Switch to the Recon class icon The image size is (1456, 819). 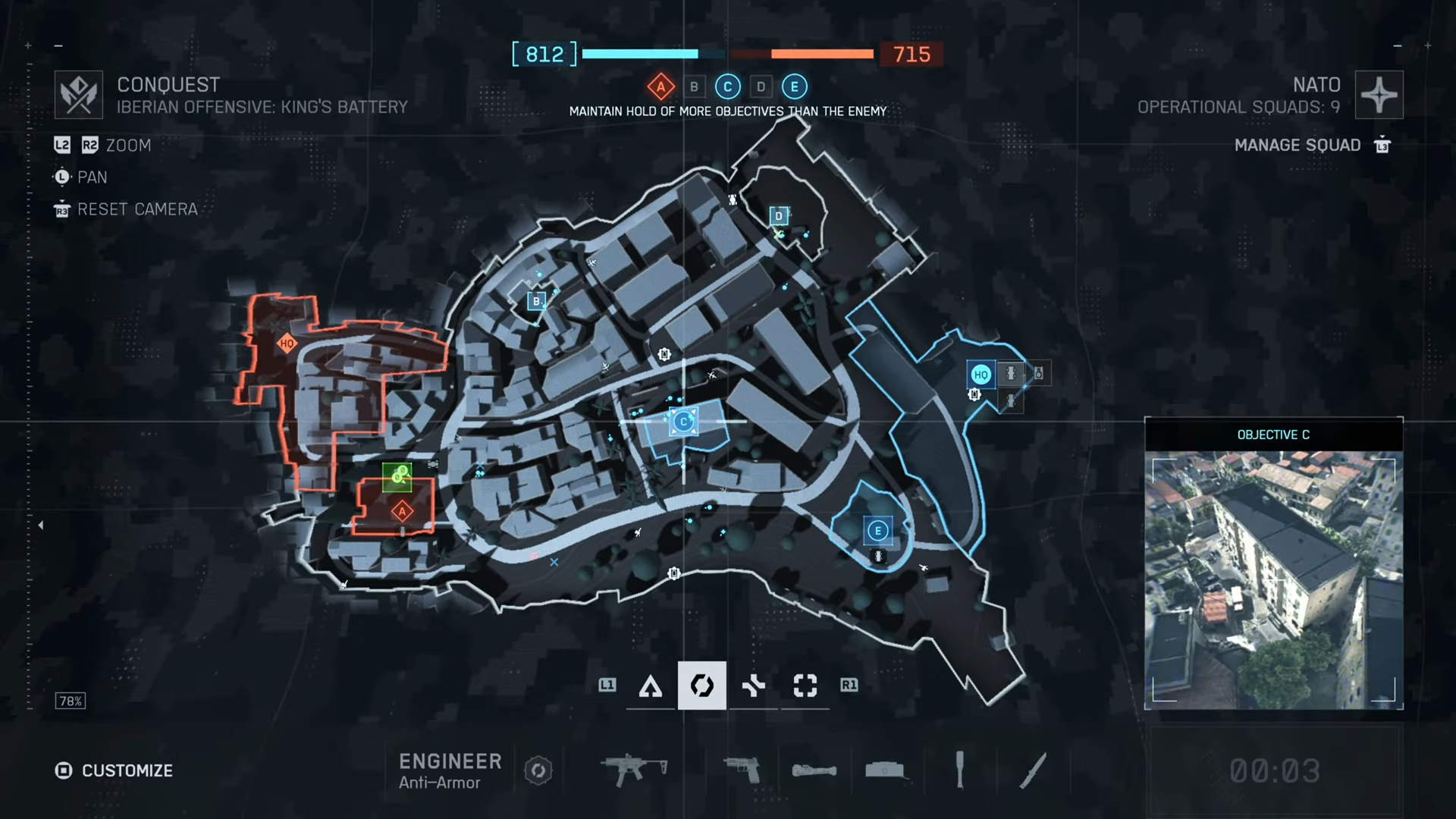(805, 686)
